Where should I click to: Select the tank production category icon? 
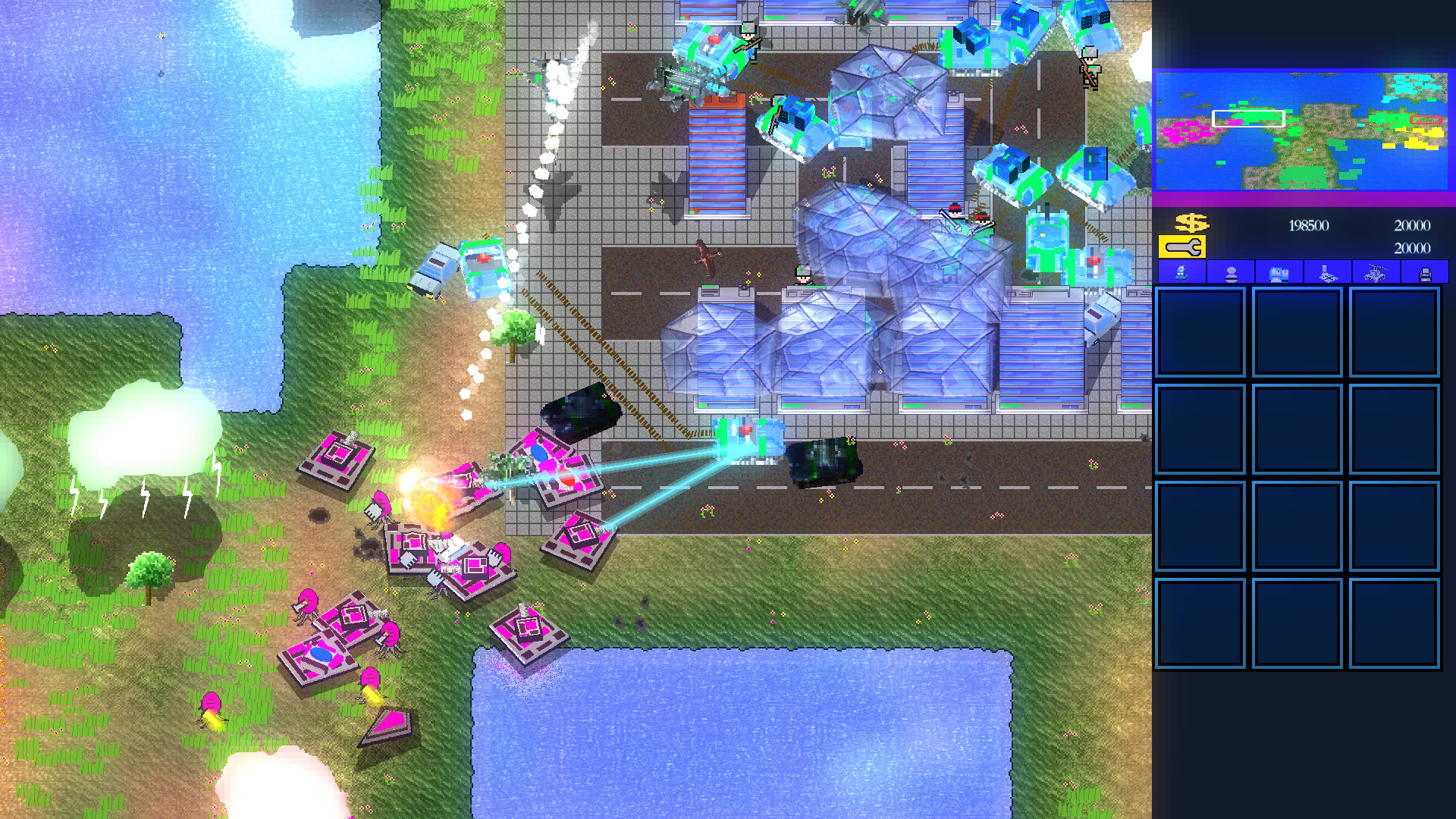tap(1279, 275)
